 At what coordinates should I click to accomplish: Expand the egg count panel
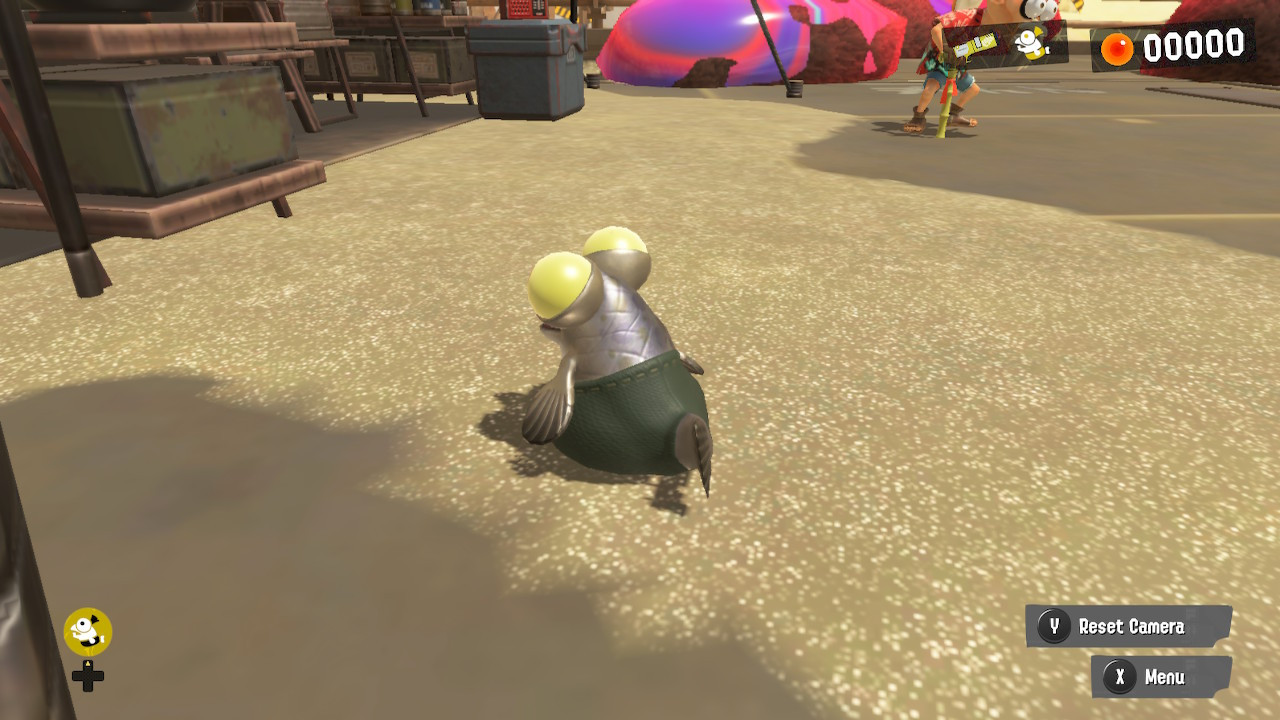coord(1170,43)
